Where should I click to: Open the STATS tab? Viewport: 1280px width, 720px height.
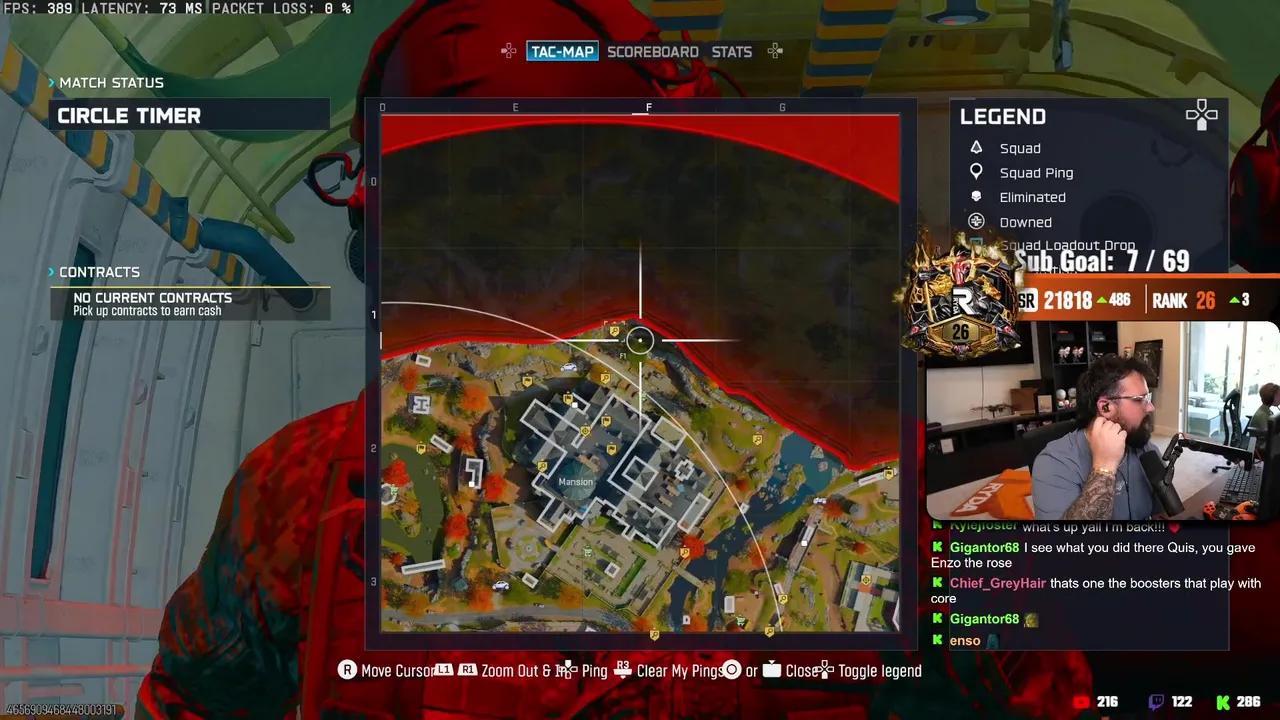[x=731, y=51]
